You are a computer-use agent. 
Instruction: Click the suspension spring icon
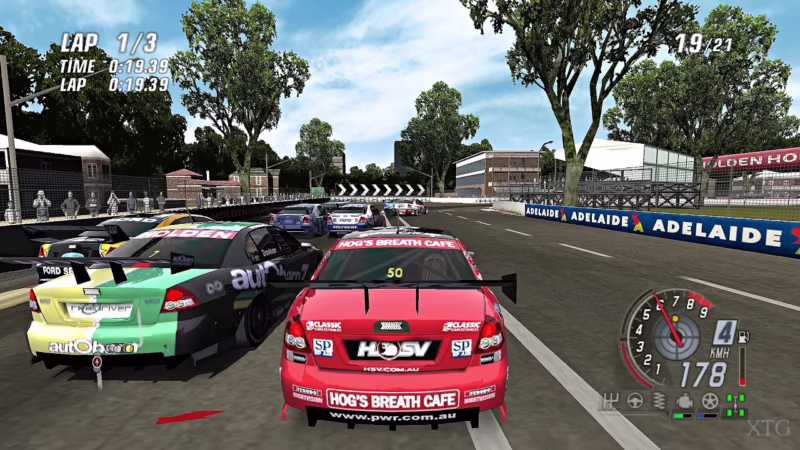click(659, 402)
